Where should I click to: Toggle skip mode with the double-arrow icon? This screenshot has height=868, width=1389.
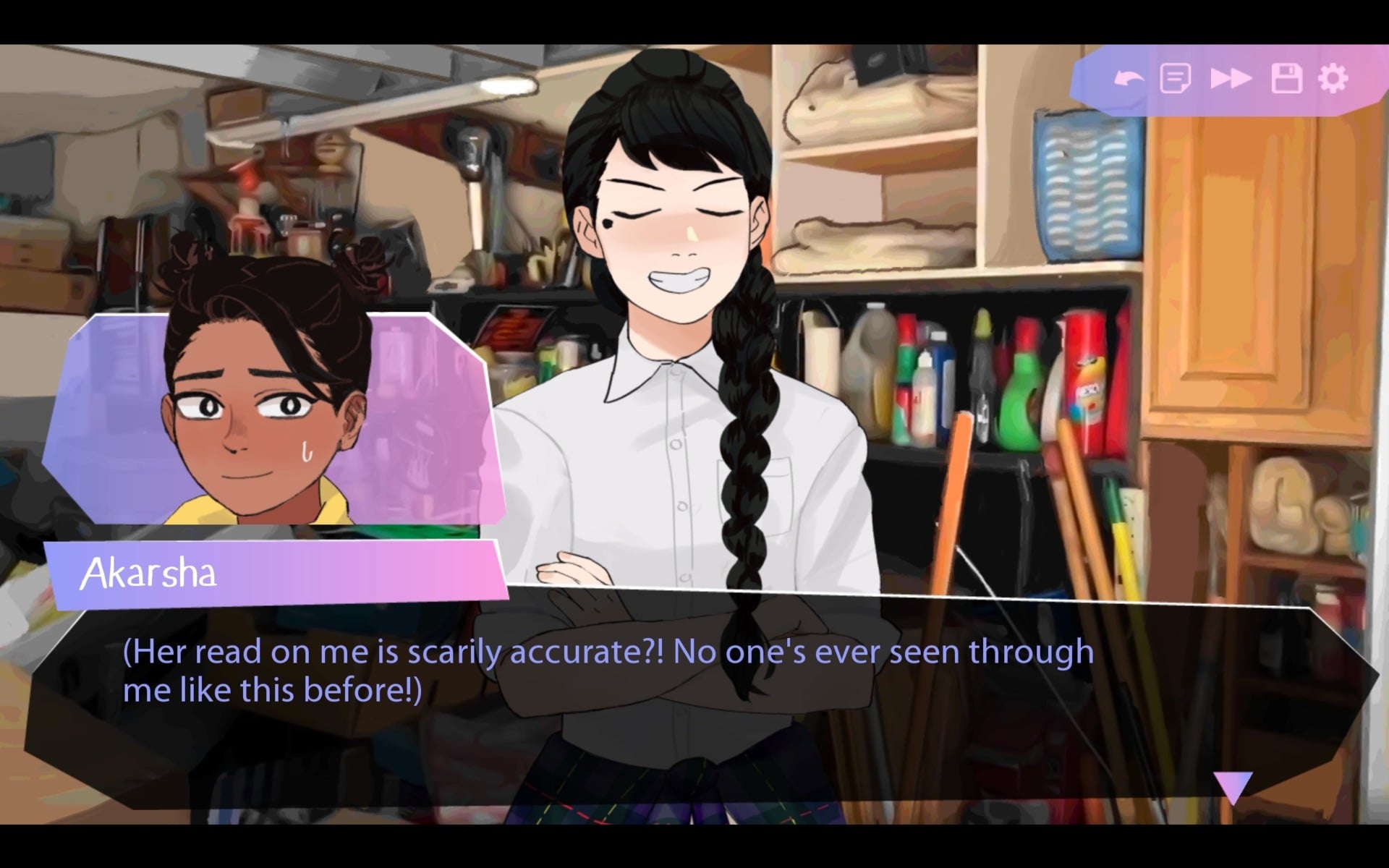(x=1231, y=78)
